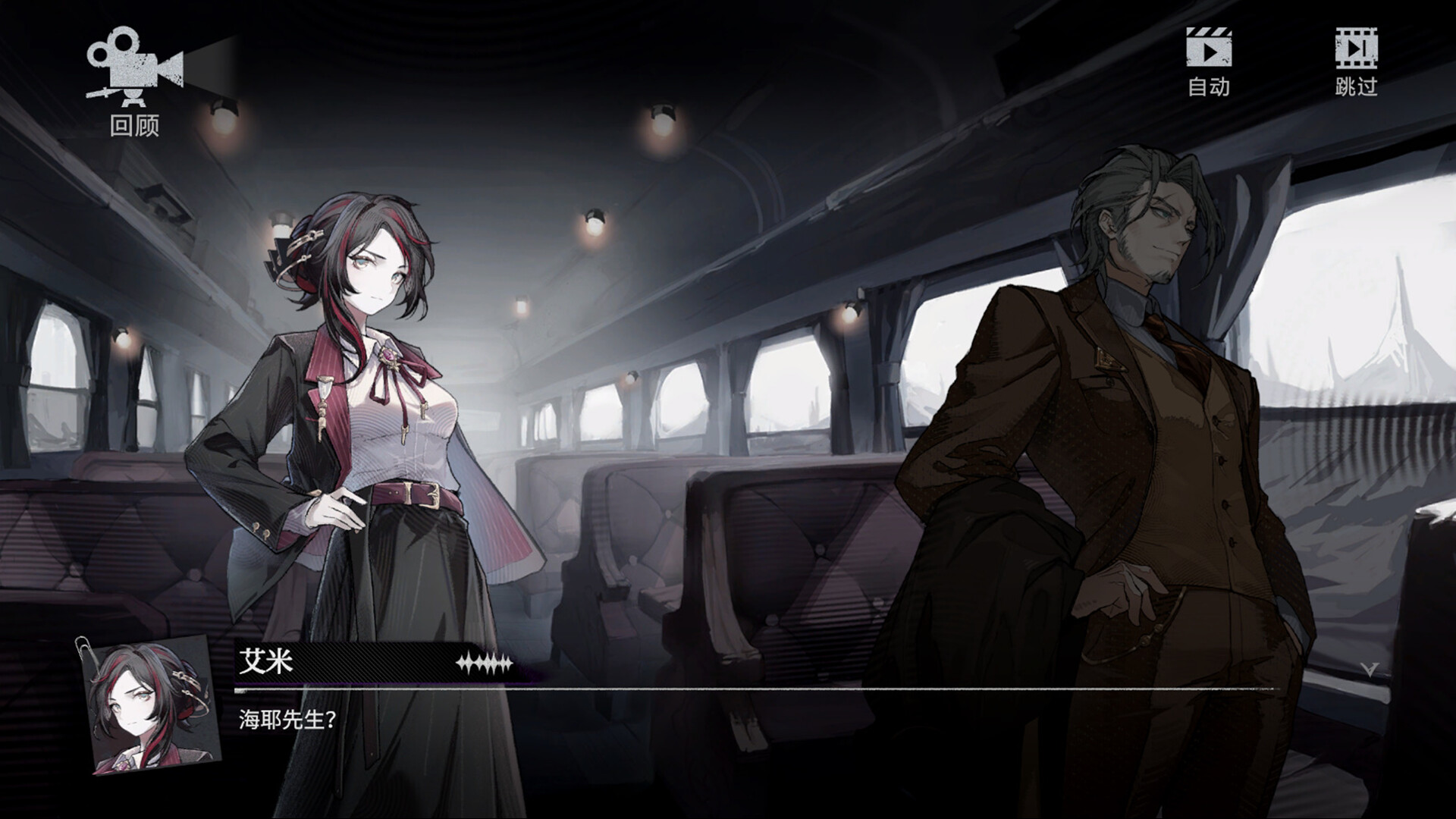Replay voice line via the waveform icon
The image size is (1456, 819).
click(484, 664)
